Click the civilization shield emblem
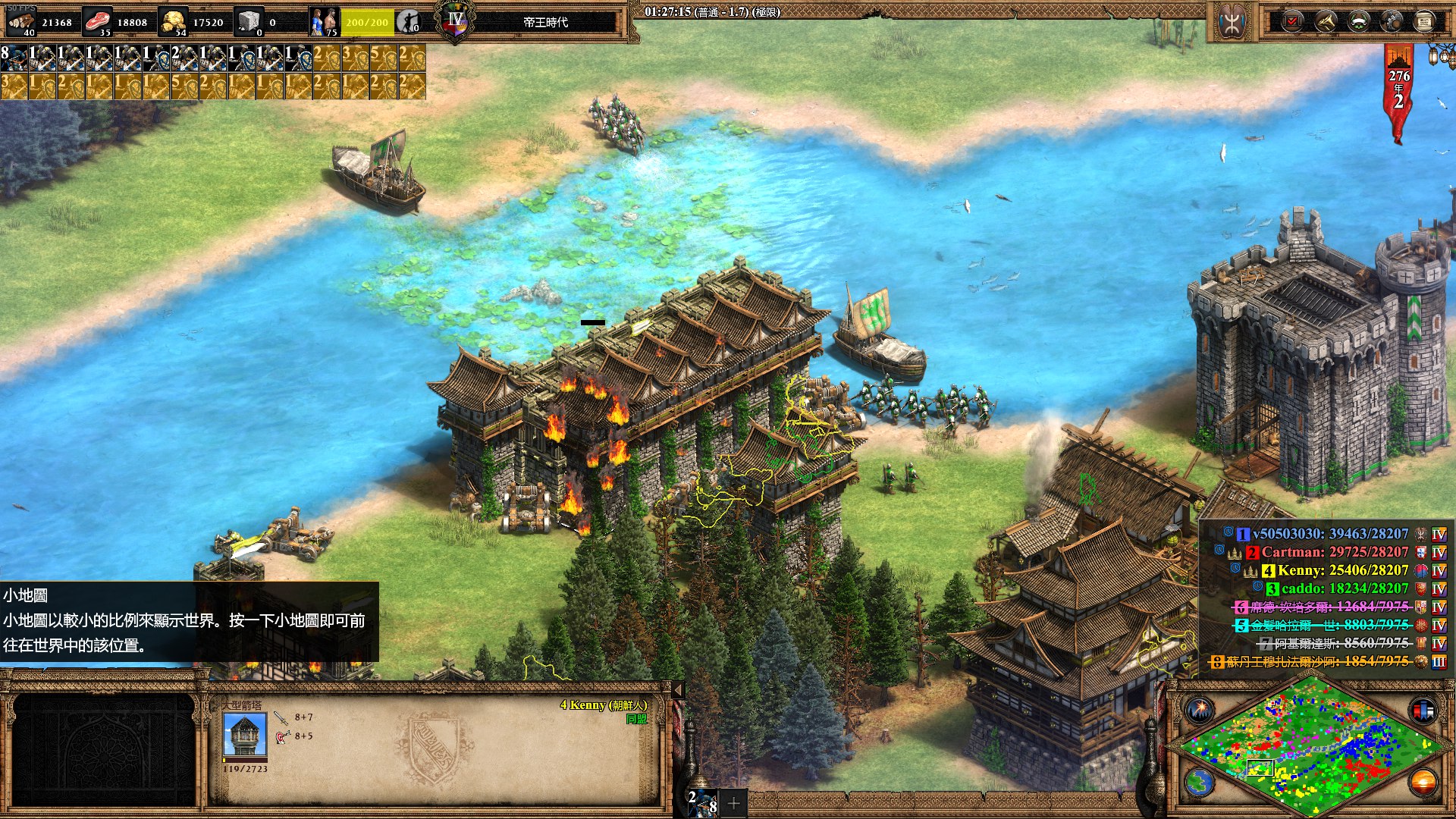Screen dimensions: 1456x819 [1231, 21]
